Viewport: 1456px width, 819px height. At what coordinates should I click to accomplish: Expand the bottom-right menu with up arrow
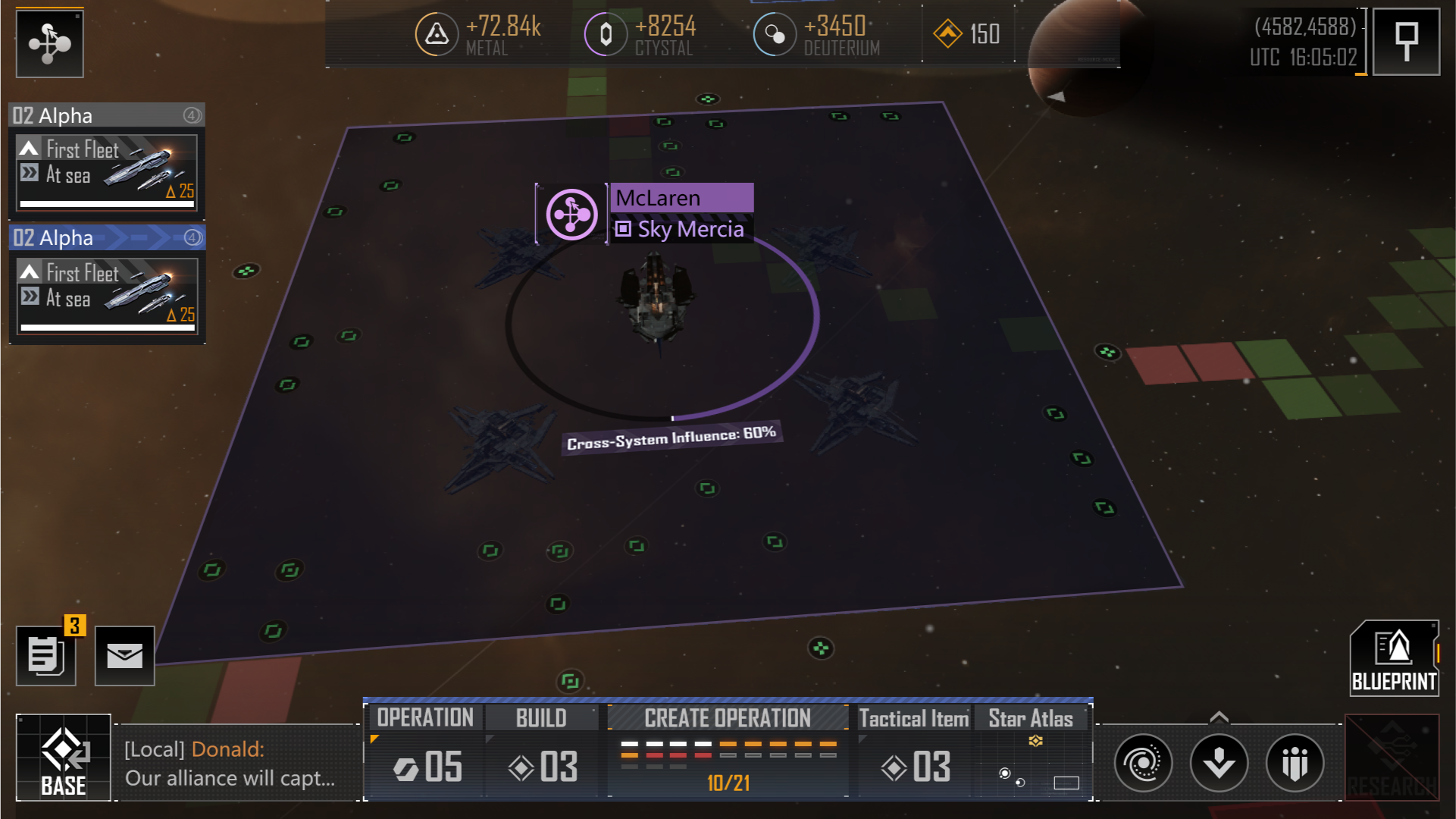coord(1219,717)
